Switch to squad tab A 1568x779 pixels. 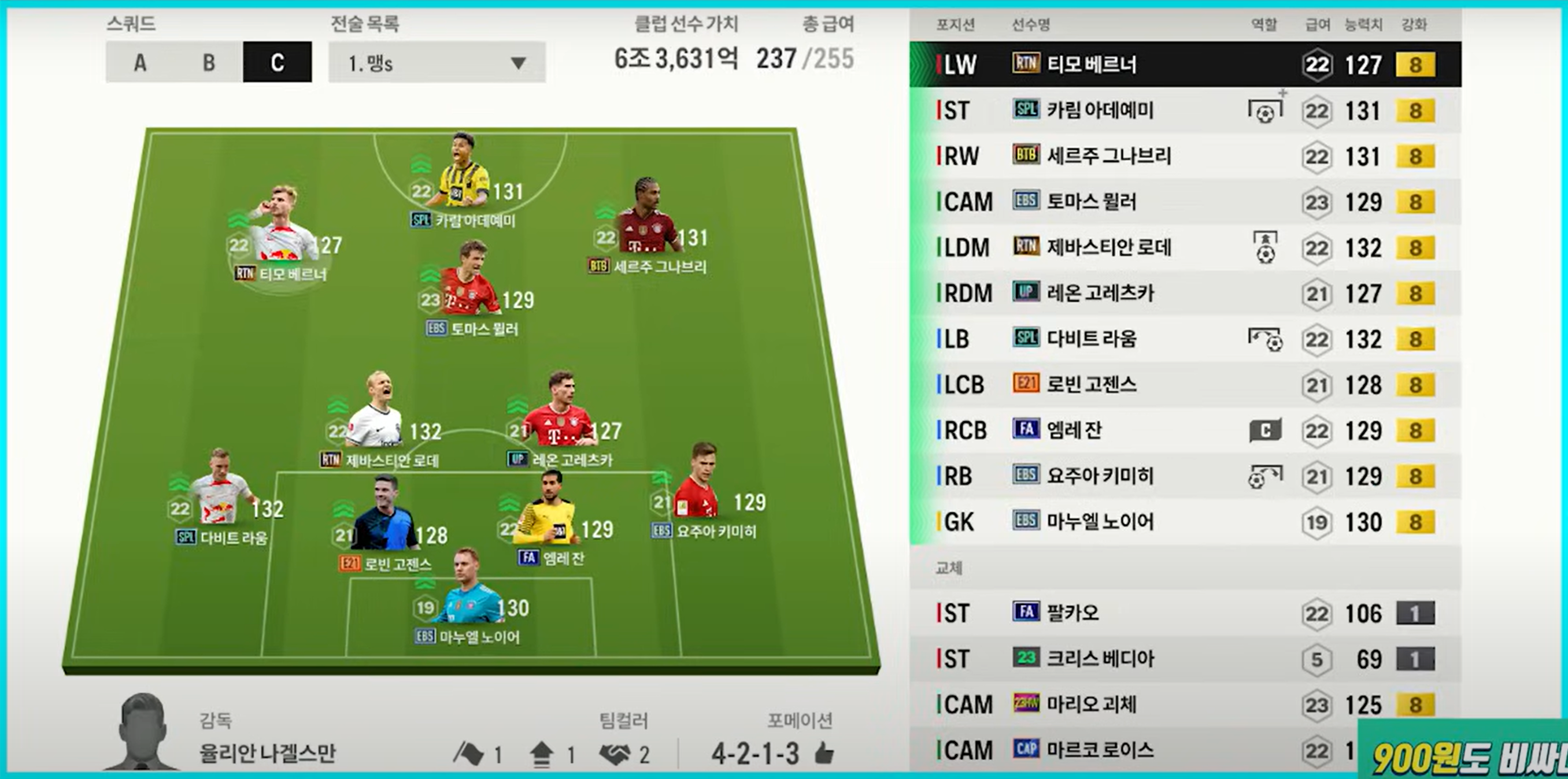(140, 62)
